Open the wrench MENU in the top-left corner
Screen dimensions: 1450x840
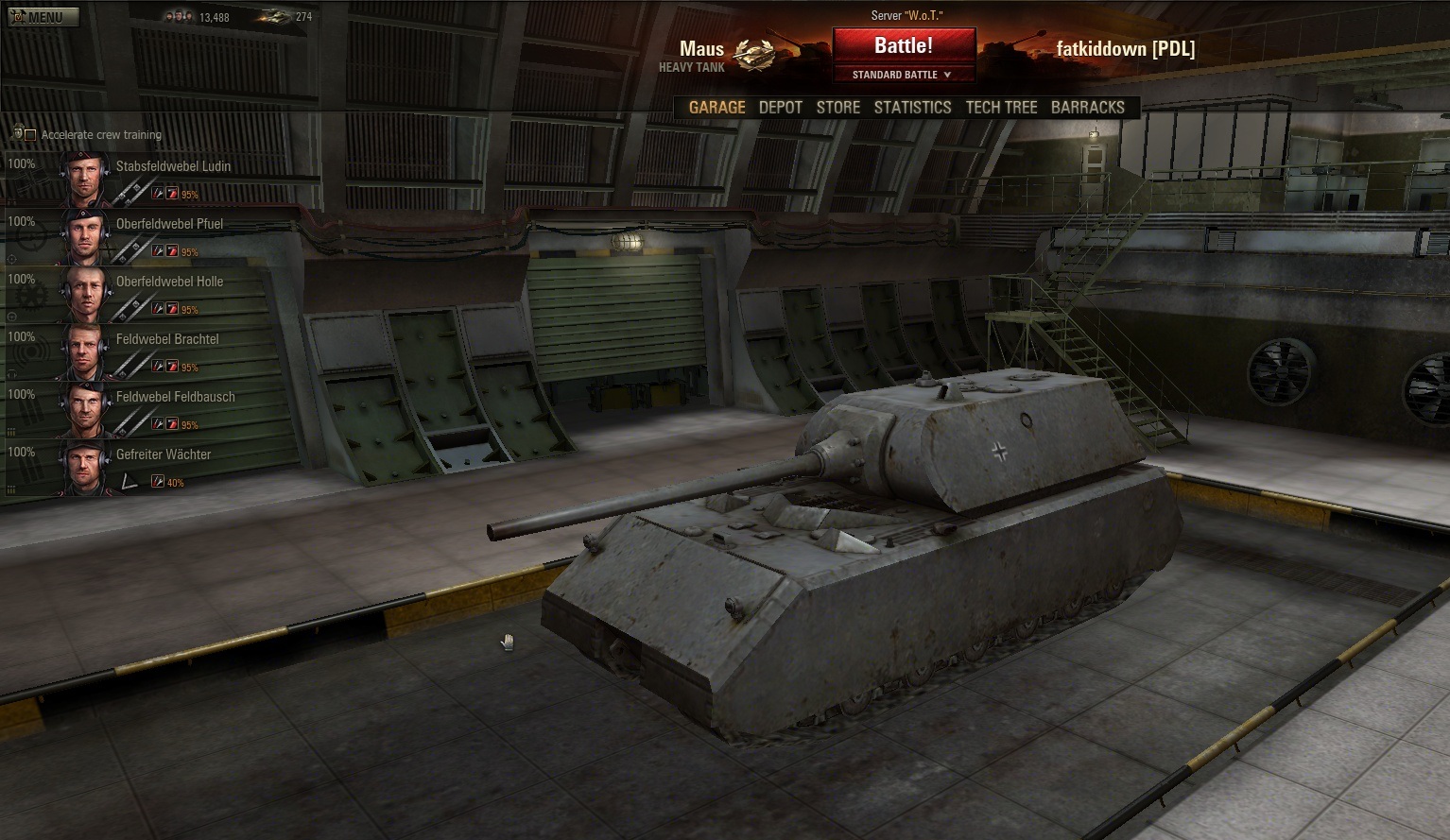coord(42,15)
